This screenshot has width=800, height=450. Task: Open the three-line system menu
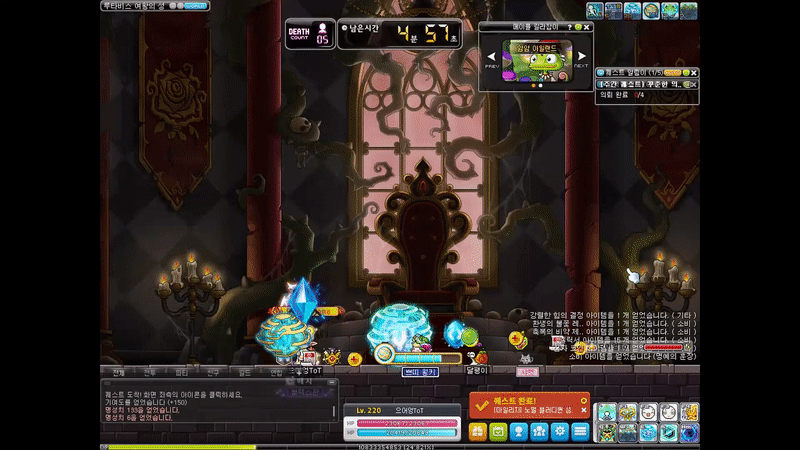coord(580,432)
